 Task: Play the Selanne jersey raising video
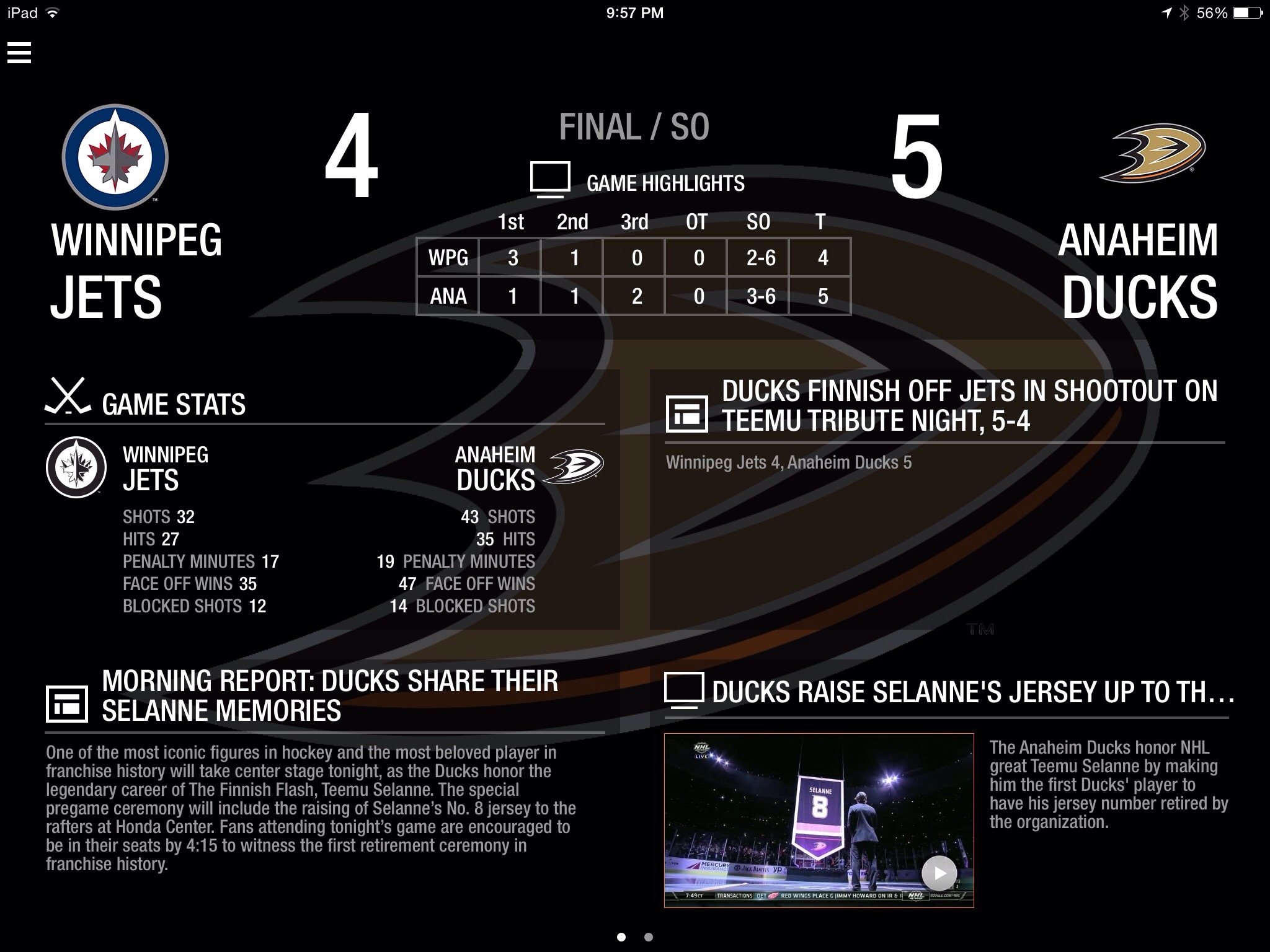939,873
